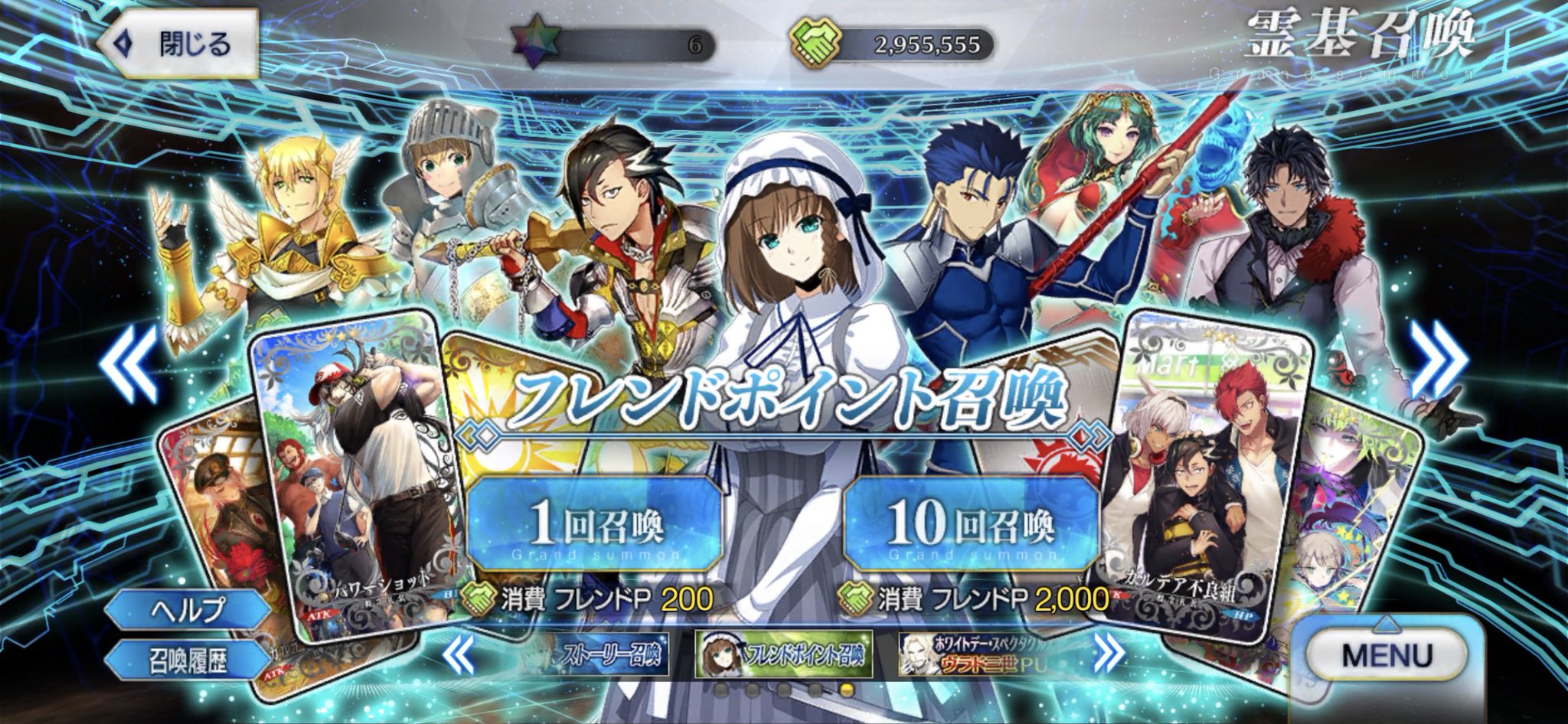The height and width of the screenshot is (724, 1568).
Task: Perform a 1回召喚 single summon
Action: pyautogui.click(x=595, y=524)
